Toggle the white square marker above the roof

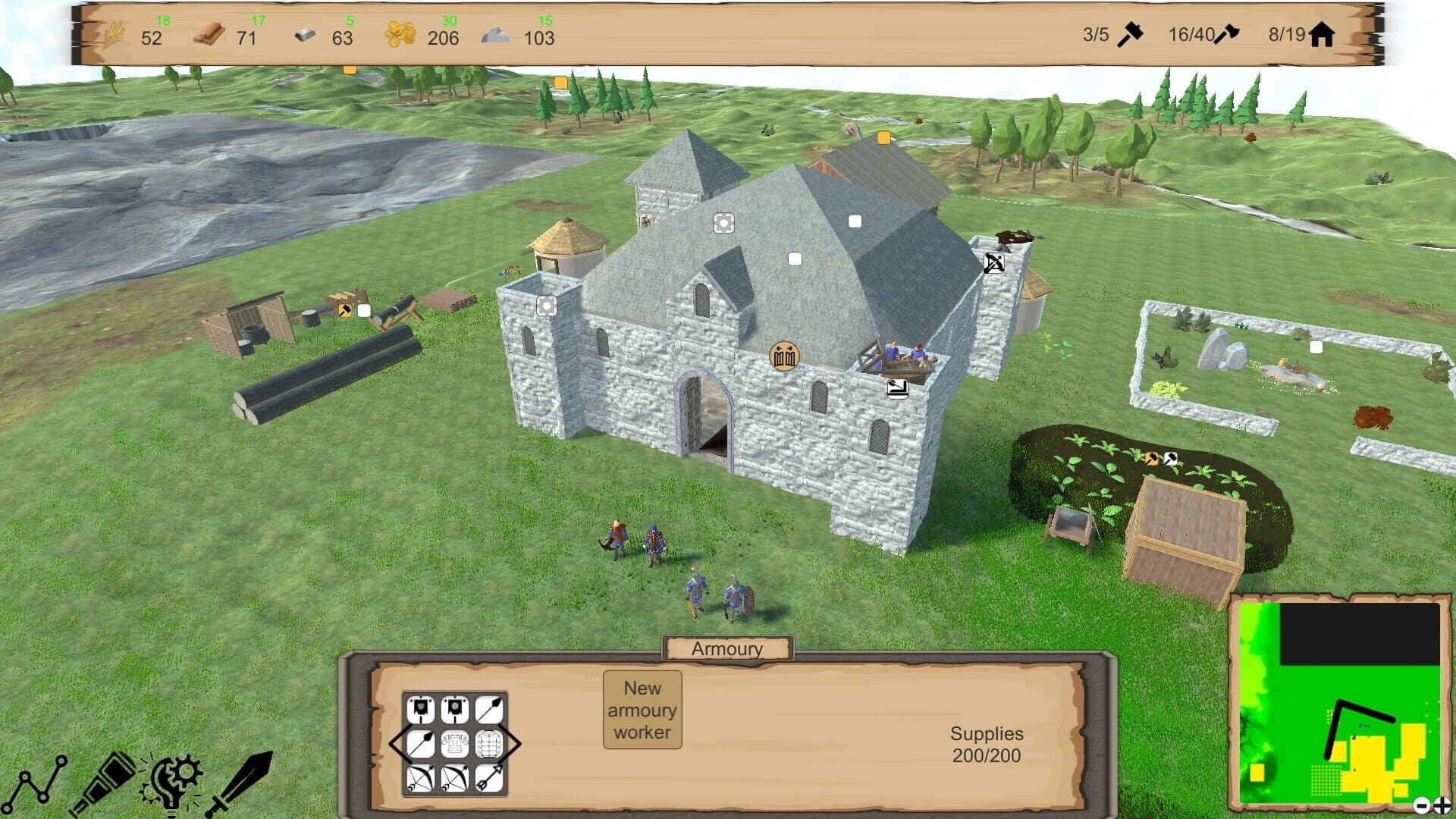[855, 220]
